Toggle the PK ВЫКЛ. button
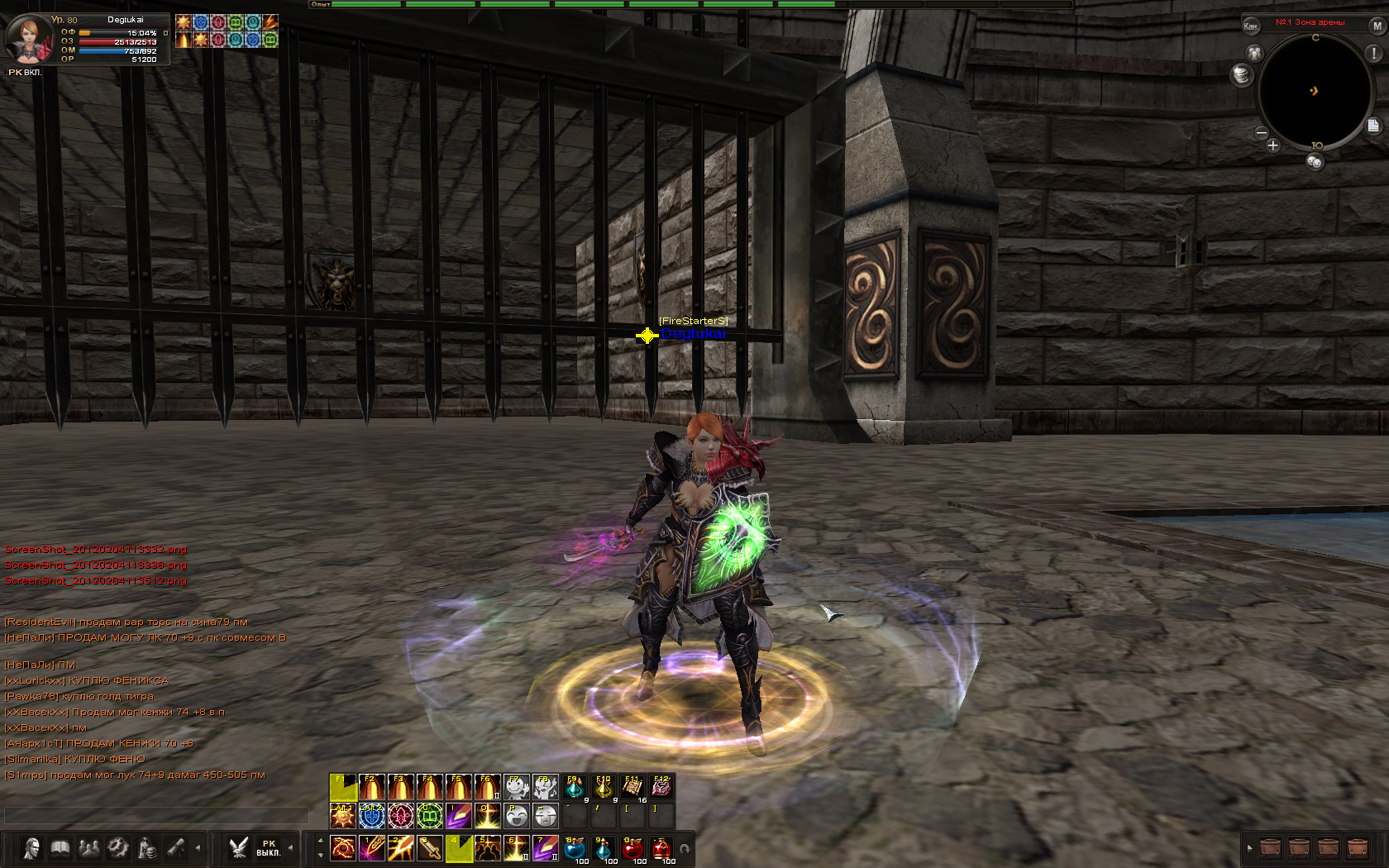Image resolution: width=1389 pixels, height=868 pixels. (268, 848)
